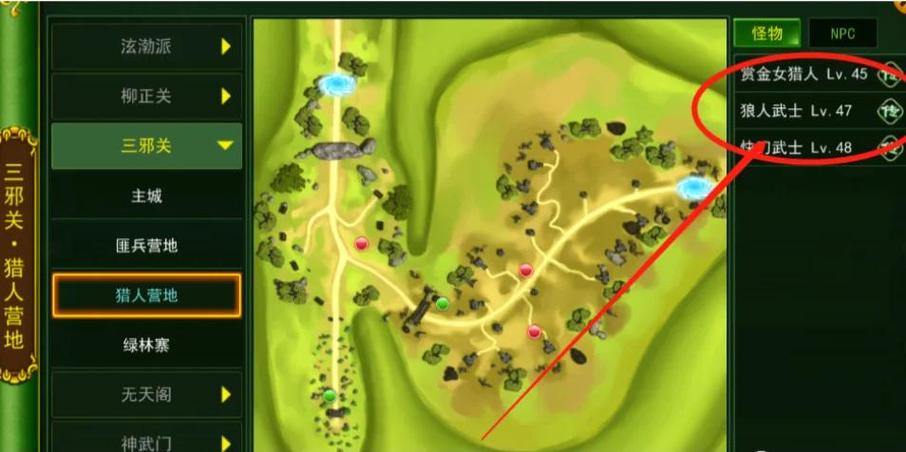Screen dimensions: 906x452
Task: Show the NPC tab
Action: pos(842,33)
